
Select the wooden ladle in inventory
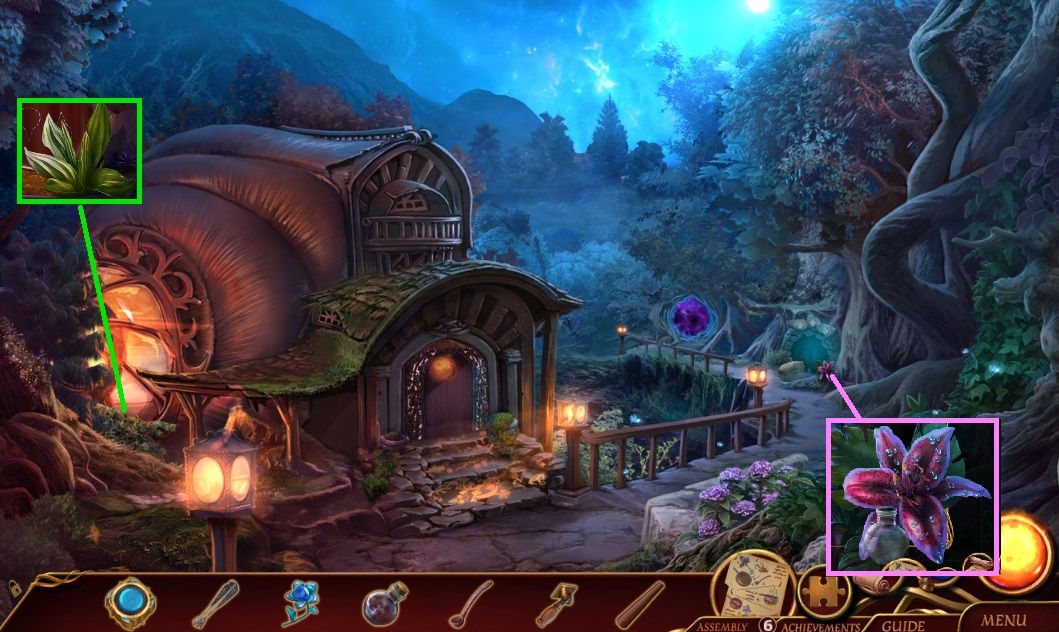(x=468, y=603)
